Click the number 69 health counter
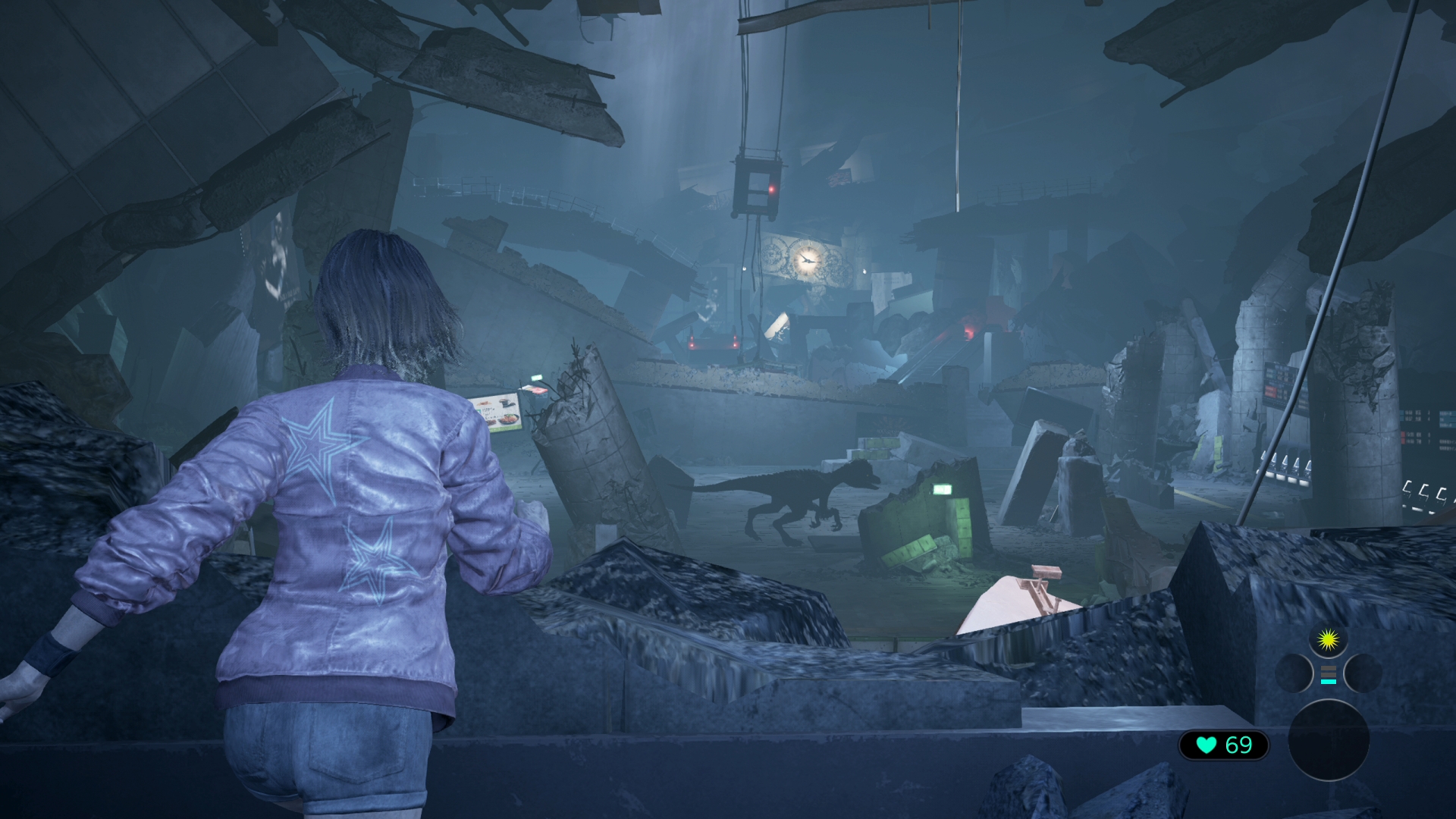 [x=1238, y=745]
